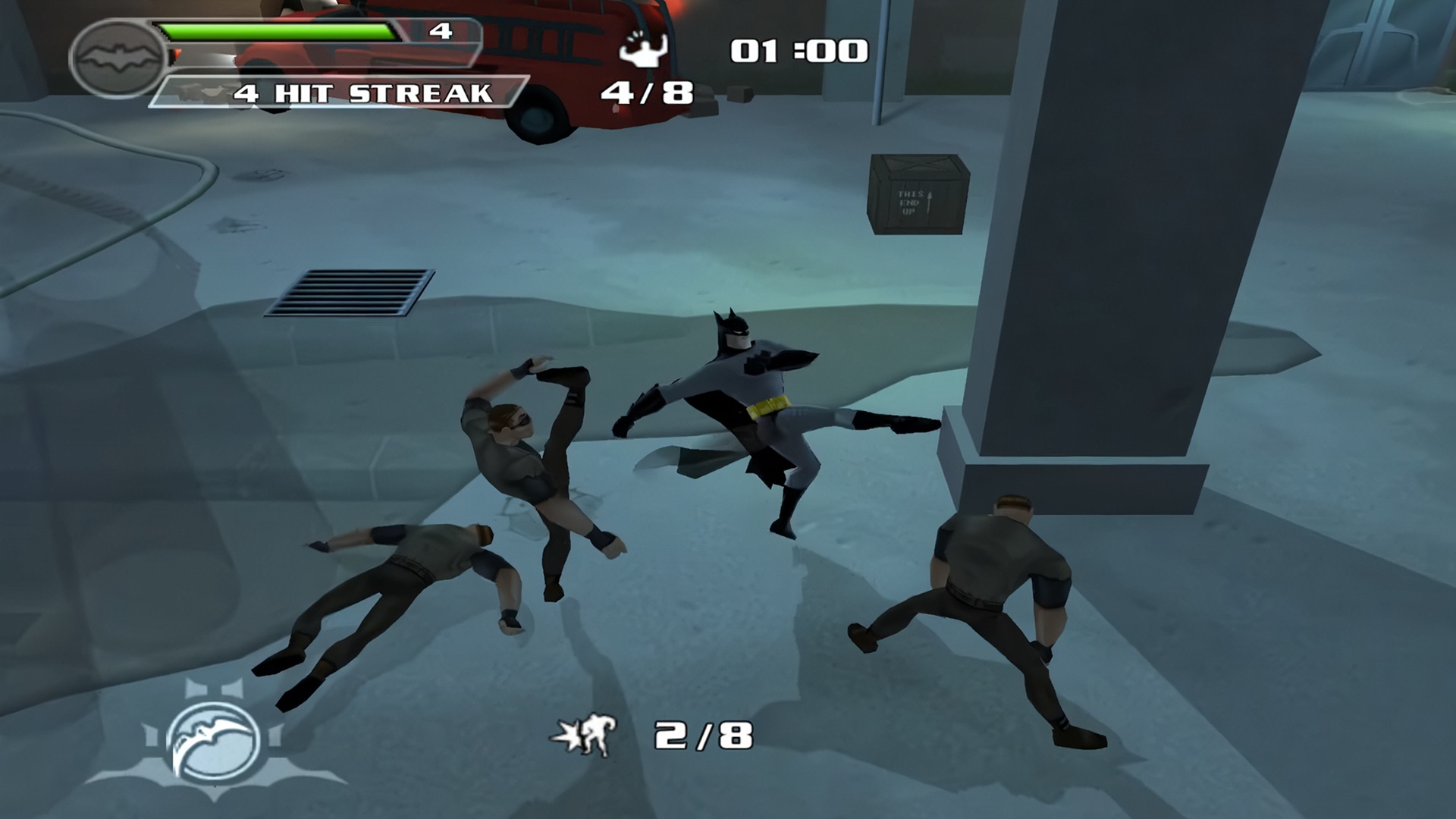
Task: Expand the combo counter showing 4
Action: click(x=440, y=32)
